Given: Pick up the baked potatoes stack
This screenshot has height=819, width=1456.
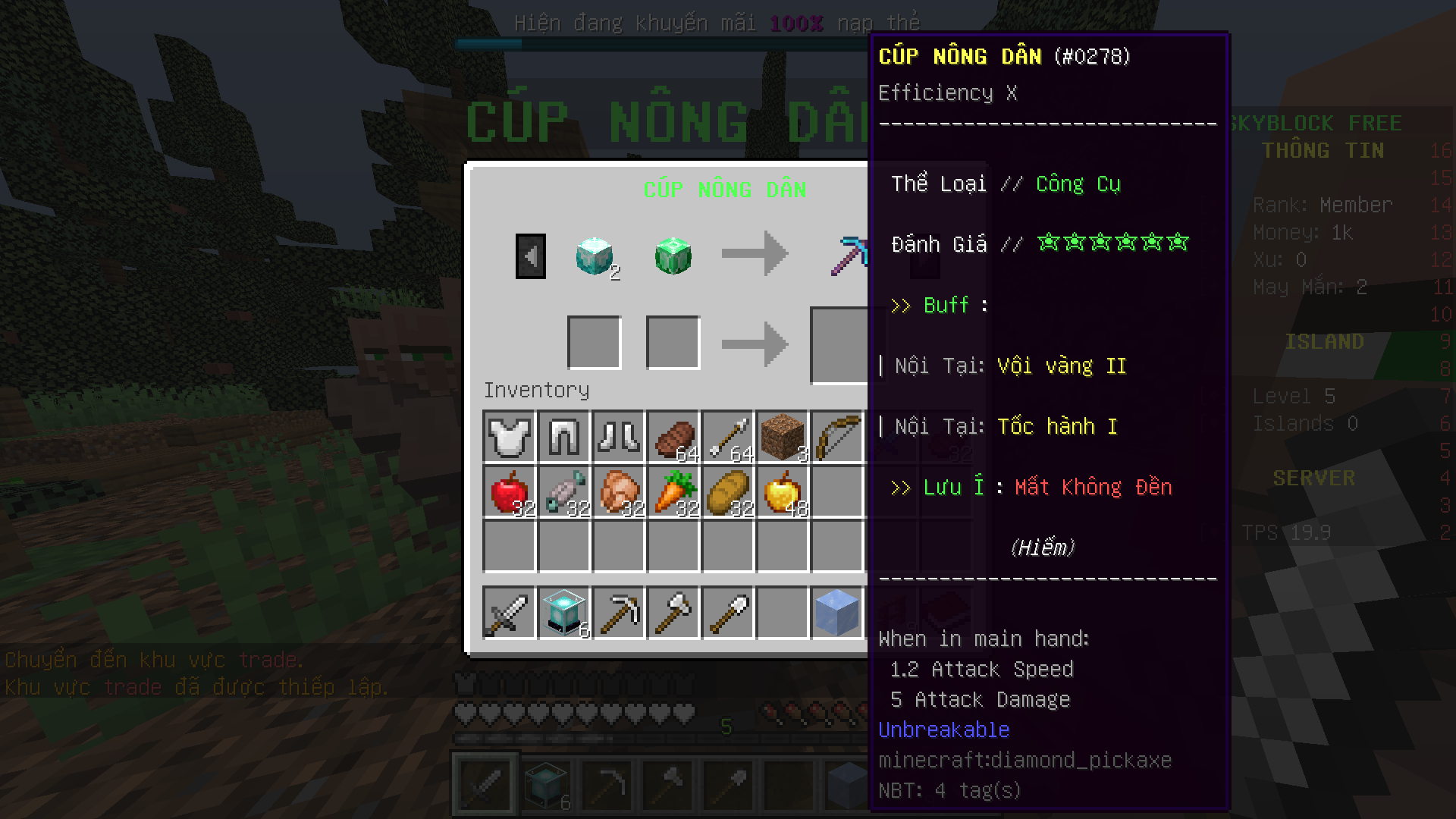Looking at the screenshot, I should tap(727, 492).
